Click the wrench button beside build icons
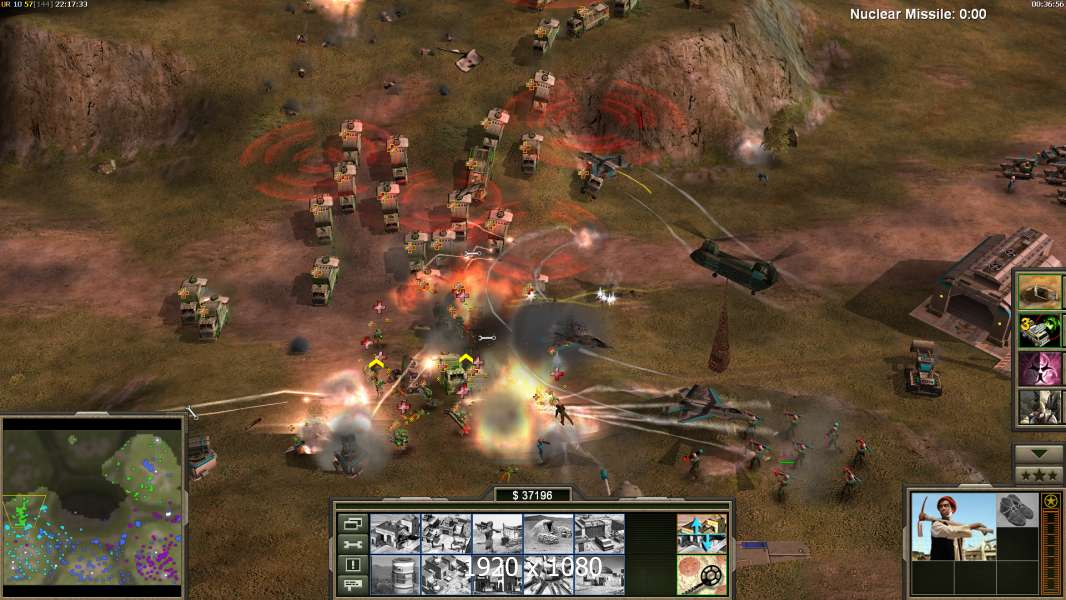The width and height of the screenshot is (1066, 600). click(353, 545)
